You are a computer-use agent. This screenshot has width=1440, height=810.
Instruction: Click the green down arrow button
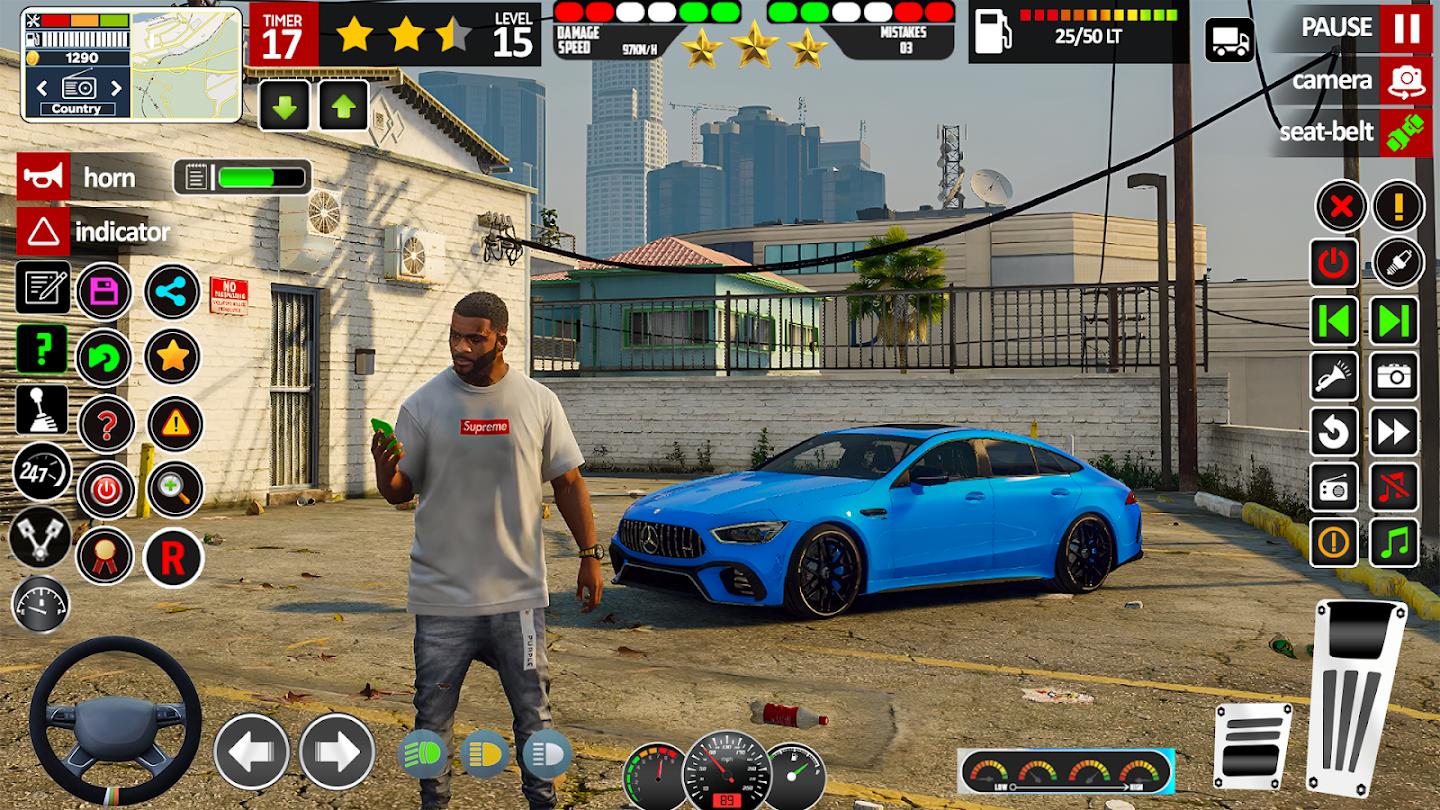284,106
